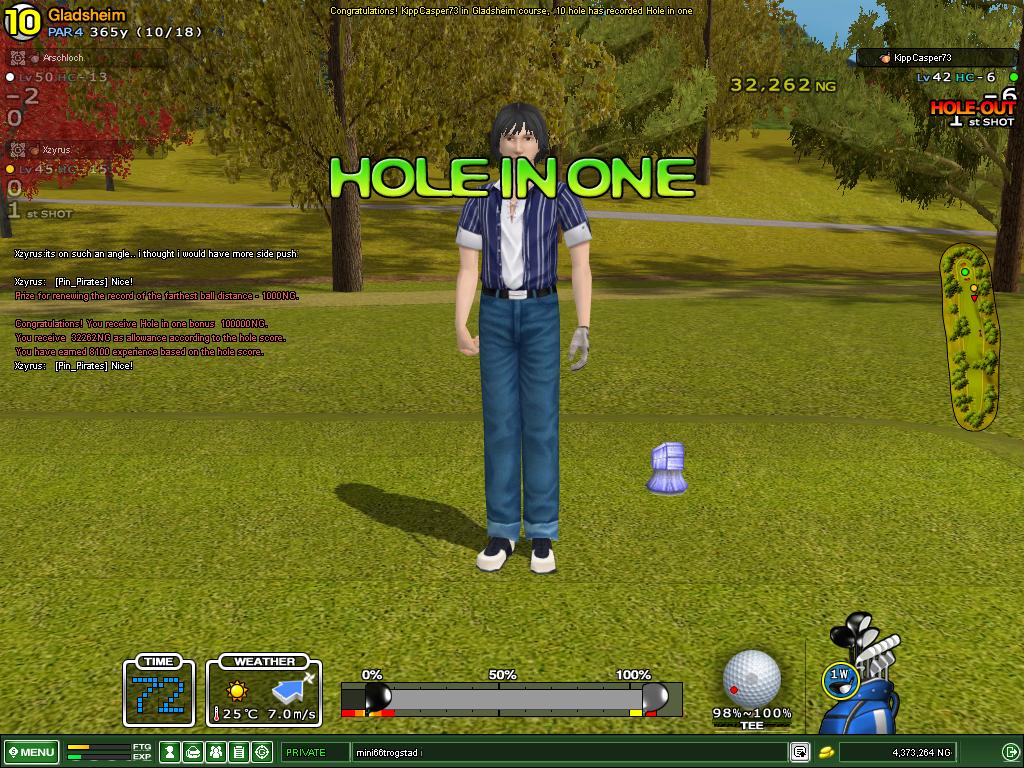
Task: Open the MENU button
Action: point(33,752)
